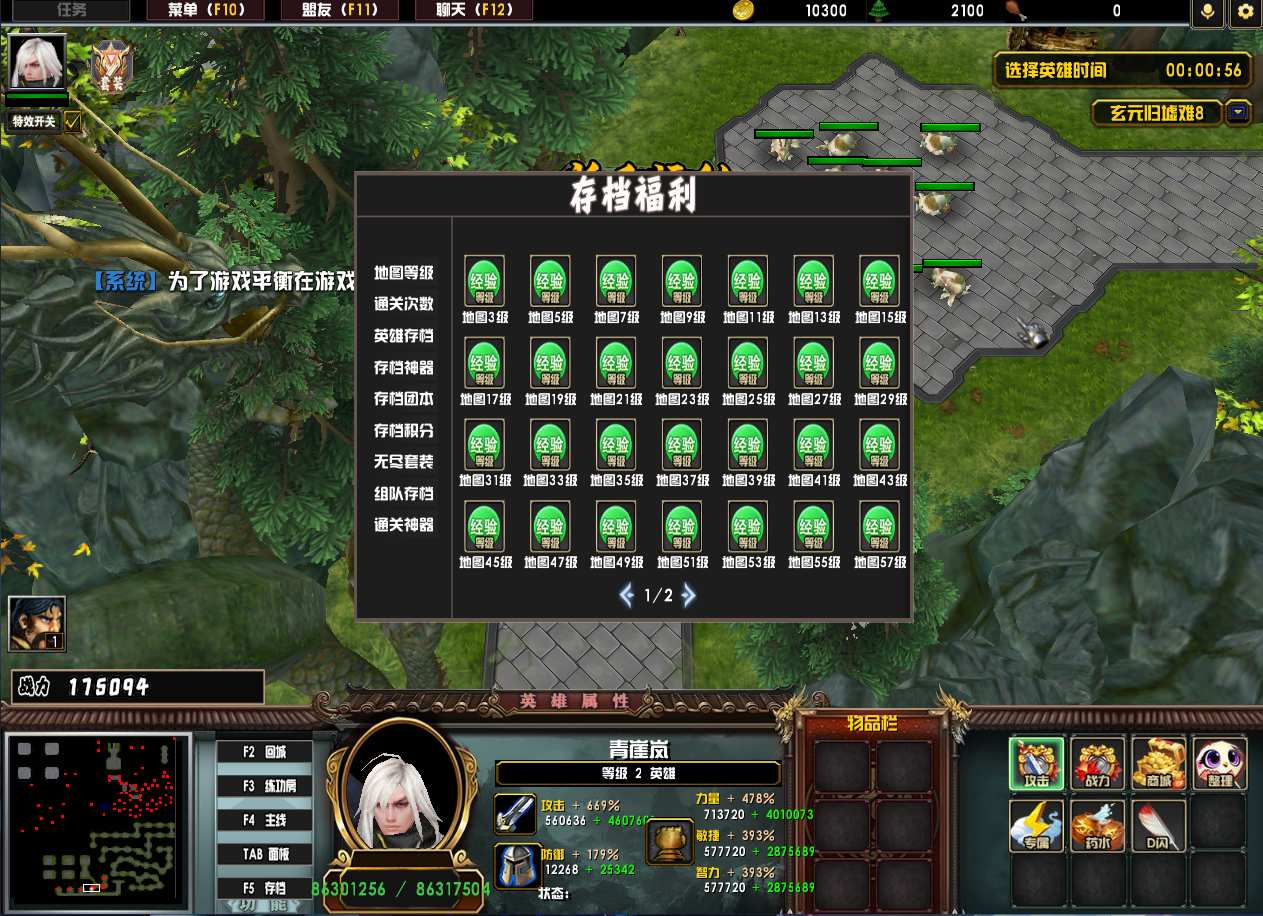
Task: Click the F2 回城 return-to-town button
Action: click(265, 752)
